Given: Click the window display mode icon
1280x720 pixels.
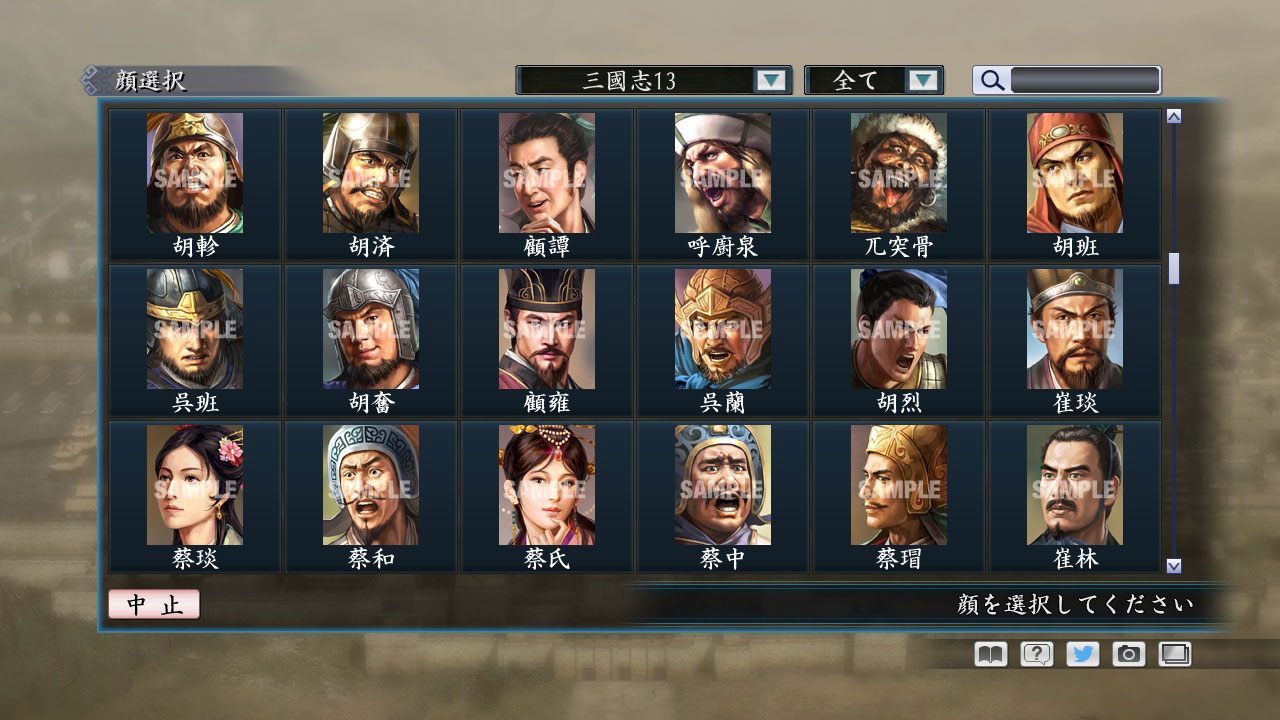Looking at the screenshot, I should tap(1174, 654).
